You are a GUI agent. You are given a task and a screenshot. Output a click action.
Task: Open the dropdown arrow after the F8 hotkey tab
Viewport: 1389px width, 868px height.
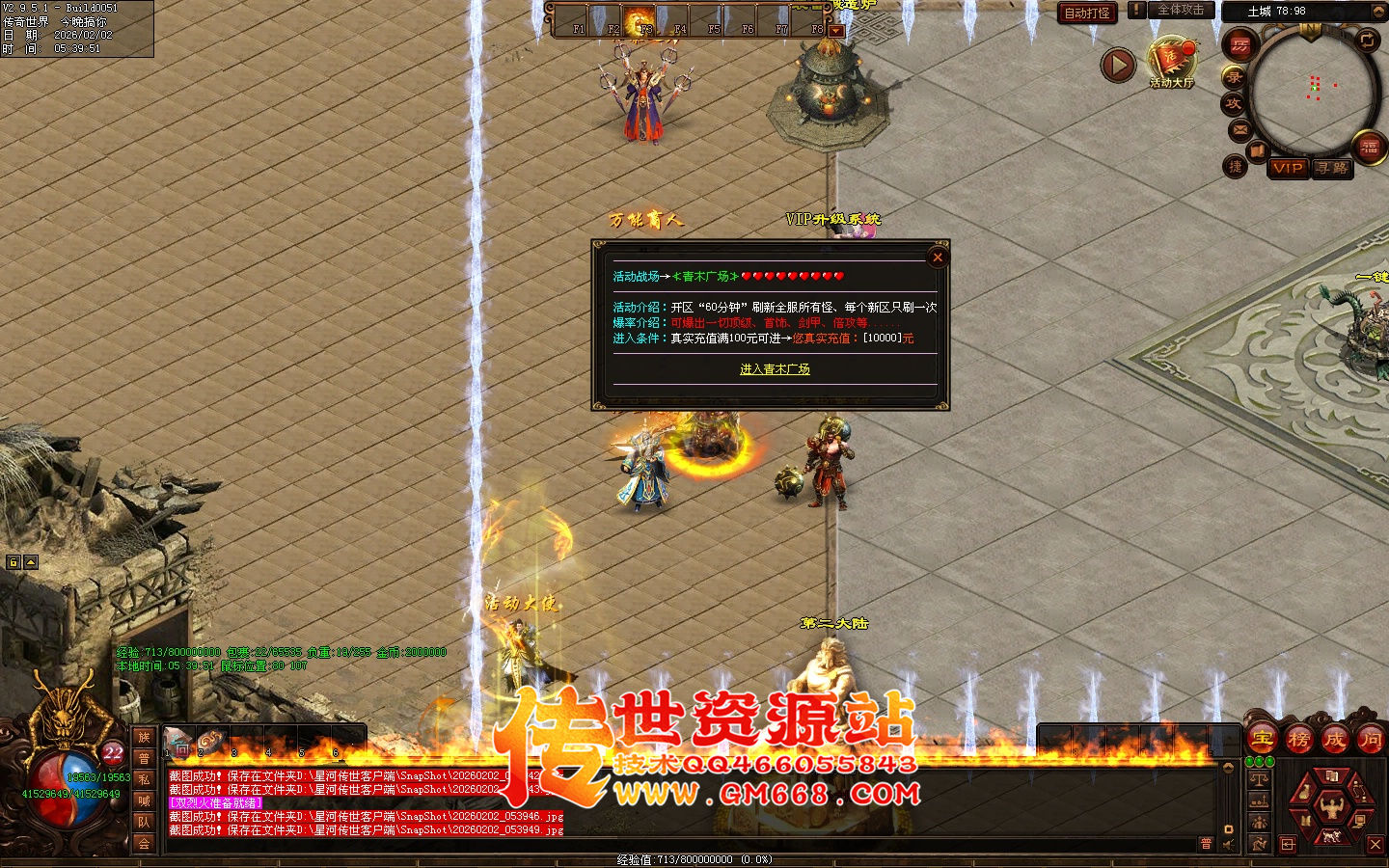(x=835, y=30)
